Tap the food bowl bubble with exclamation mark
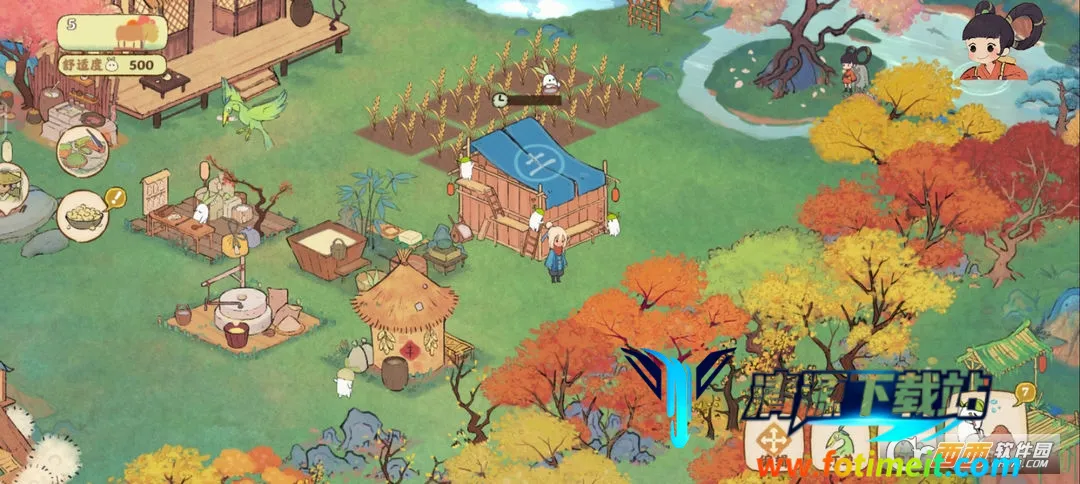 pos(83,214)
